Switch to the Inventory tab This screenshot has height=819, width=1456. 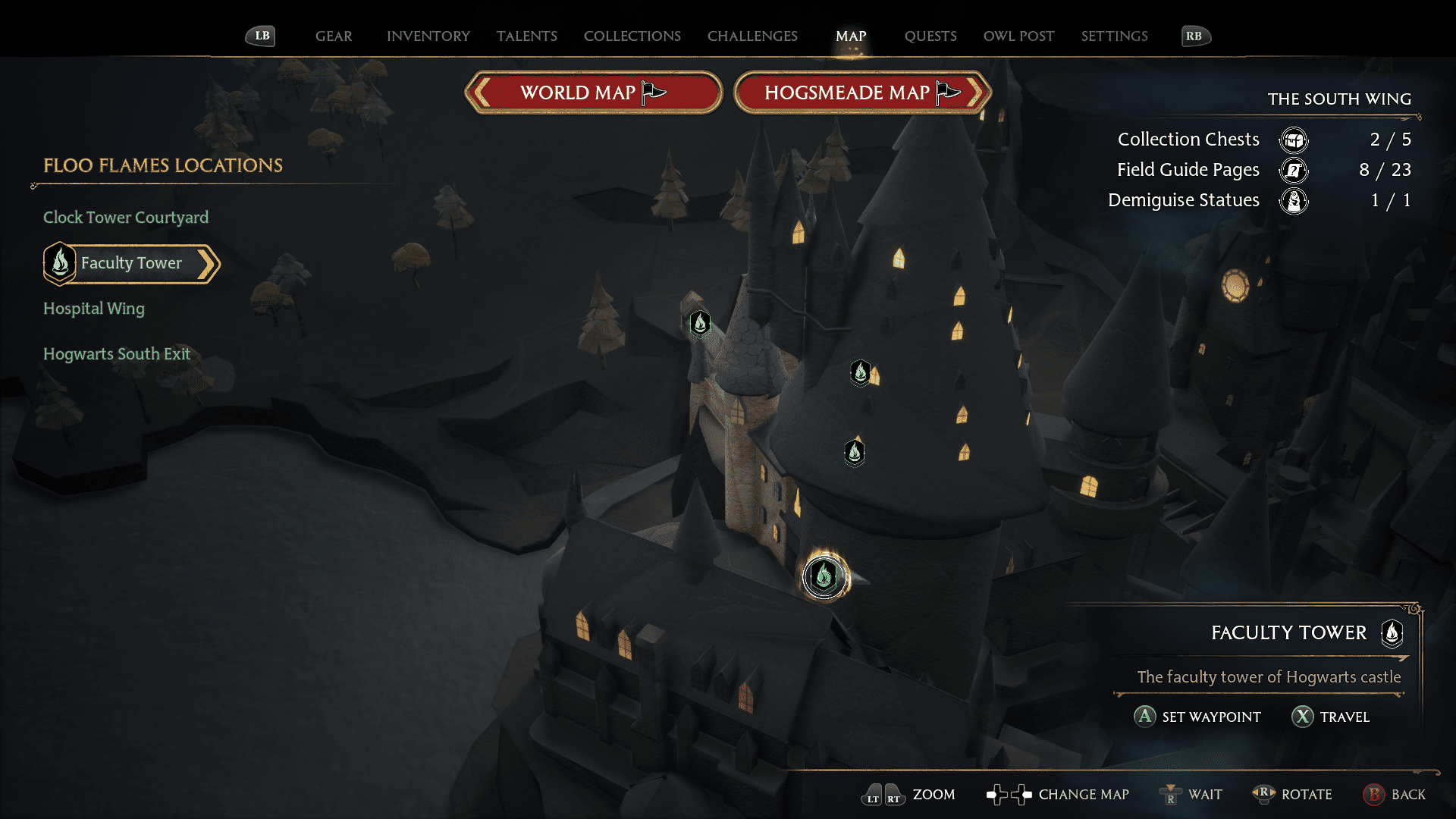pos(428,36)
